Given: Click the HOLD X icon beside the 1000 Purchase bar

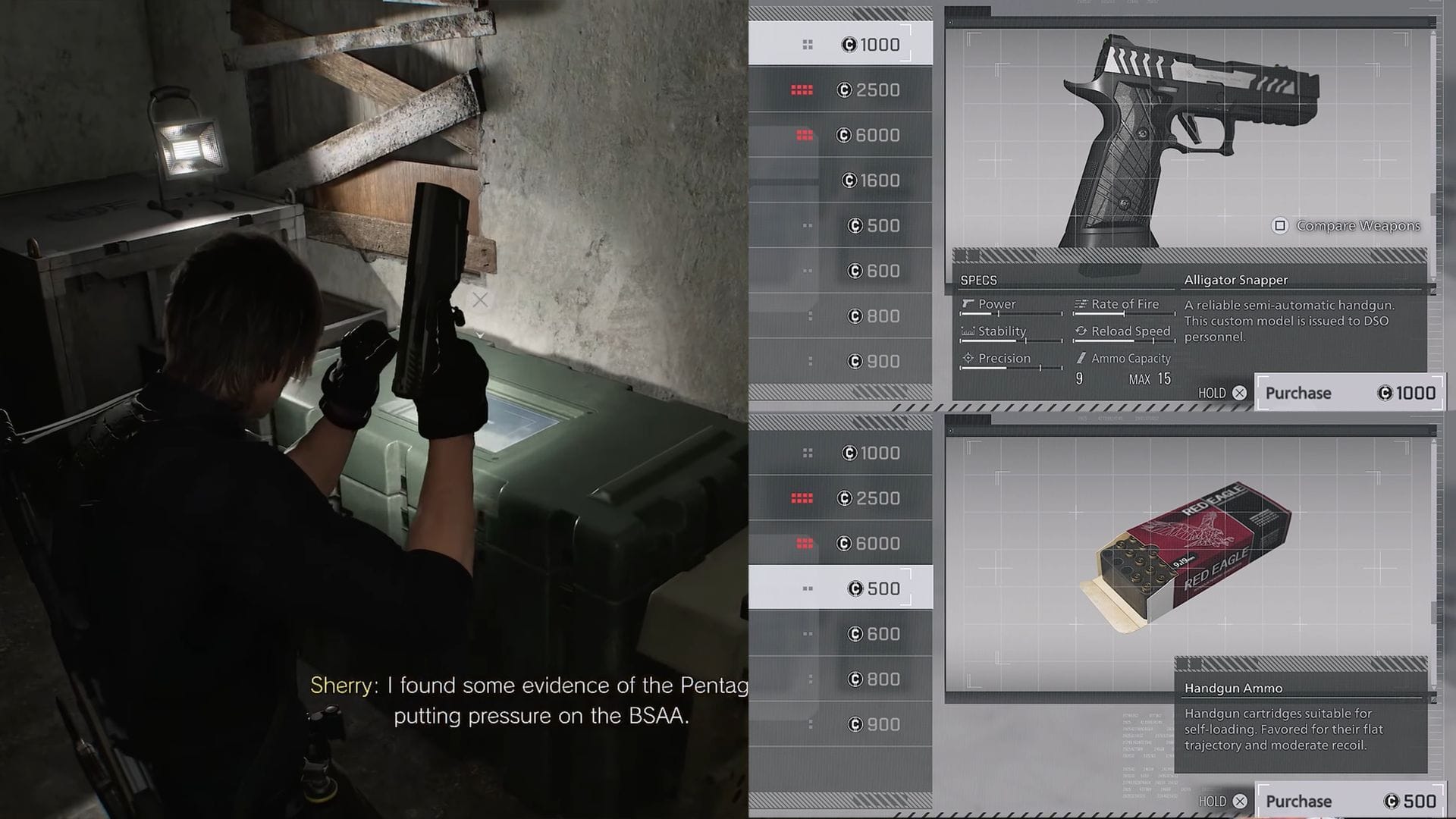Looking at the screenshot, I should point(1240,393).
